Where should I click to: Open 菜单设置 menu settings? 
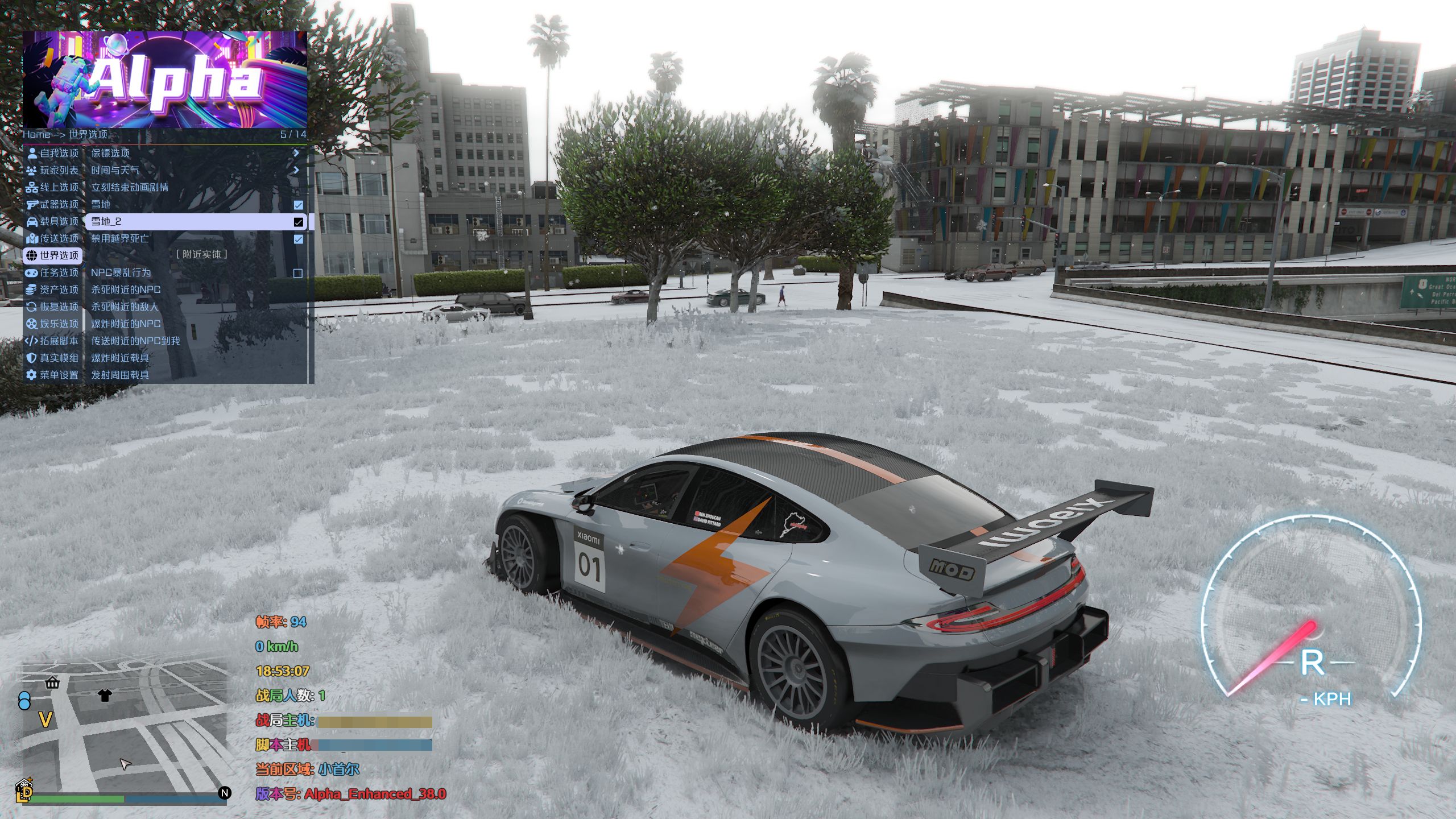[53, 375]
